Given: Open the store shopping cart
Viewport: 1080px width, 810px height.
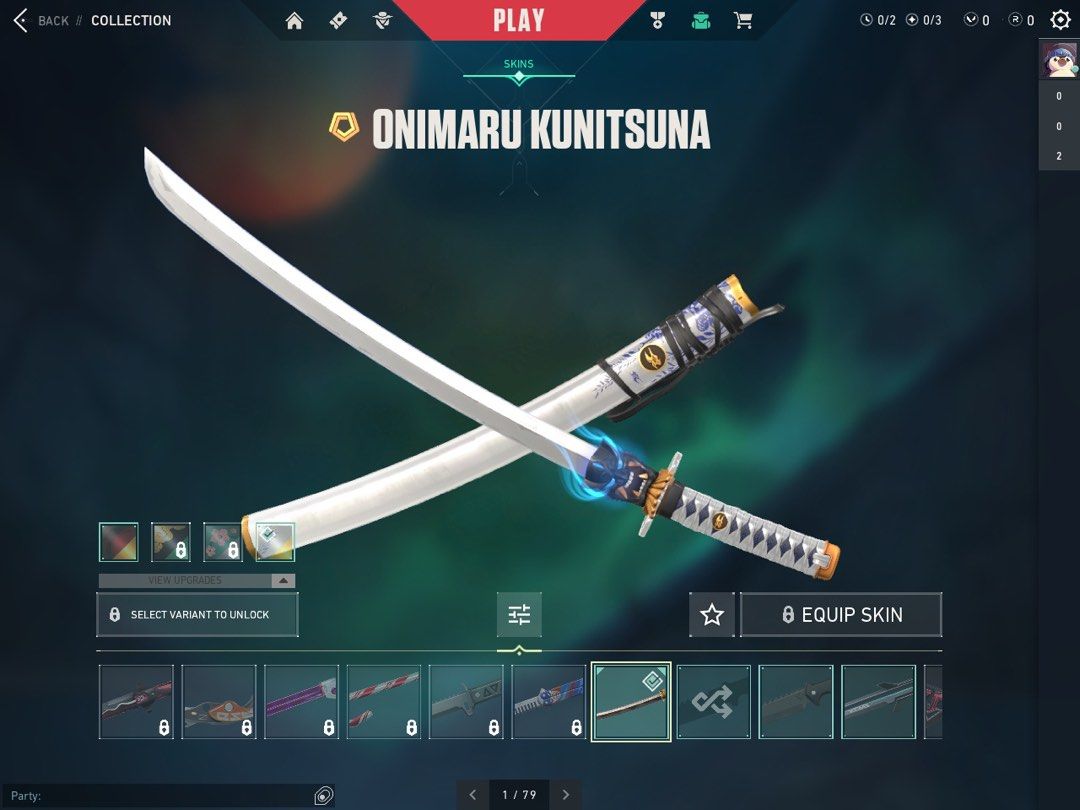Looking at the screenshot, I should click(x=743, y=21).
